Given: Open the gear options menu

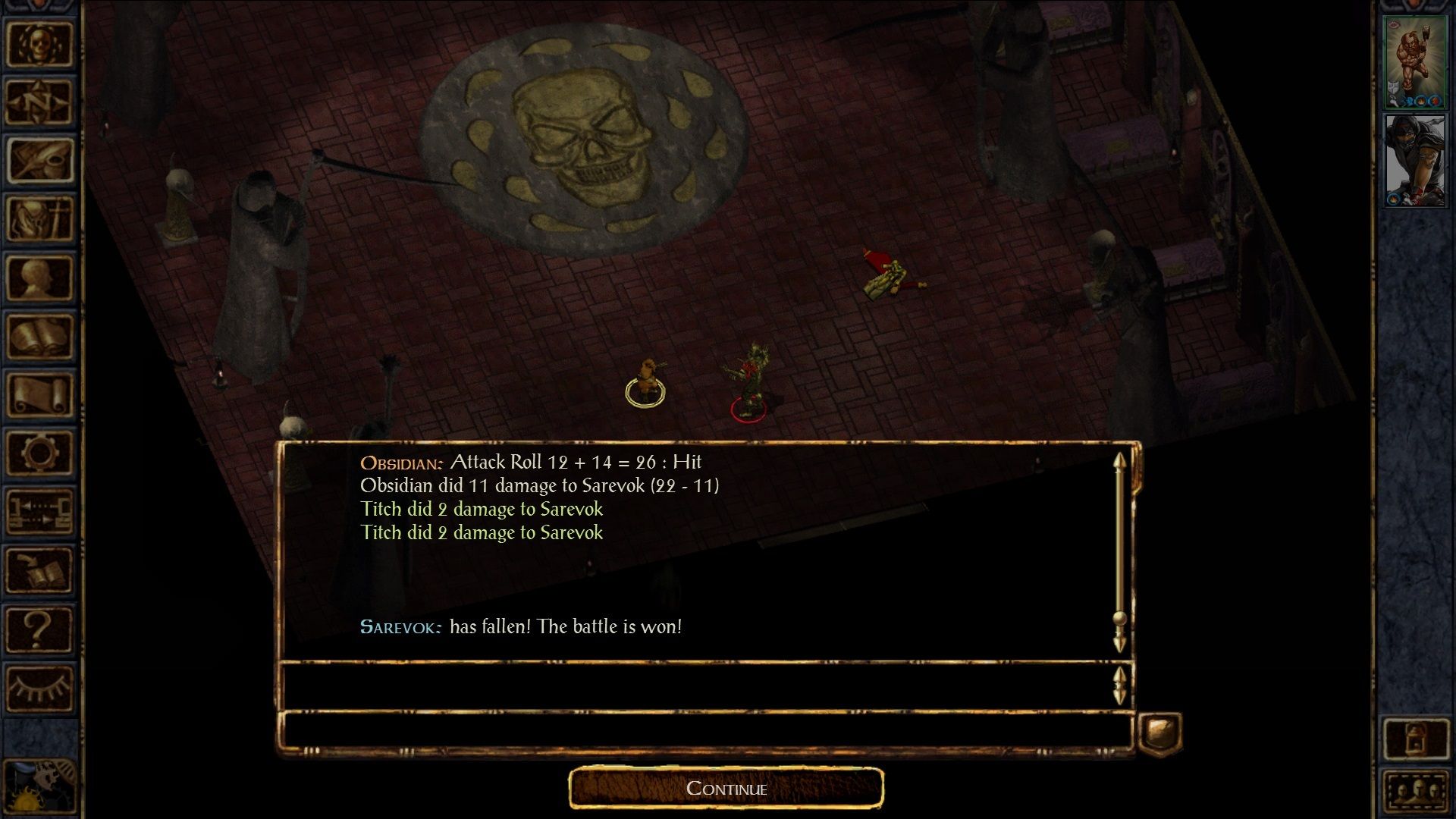Looking at the screenshot, I should pyautogui.click(x=40, y=453).
